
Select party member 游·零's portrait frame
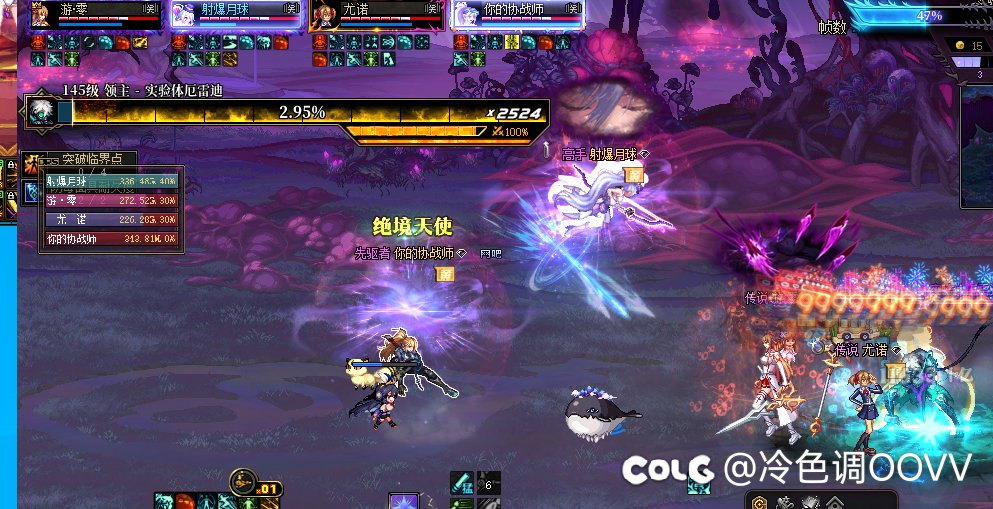42,16
